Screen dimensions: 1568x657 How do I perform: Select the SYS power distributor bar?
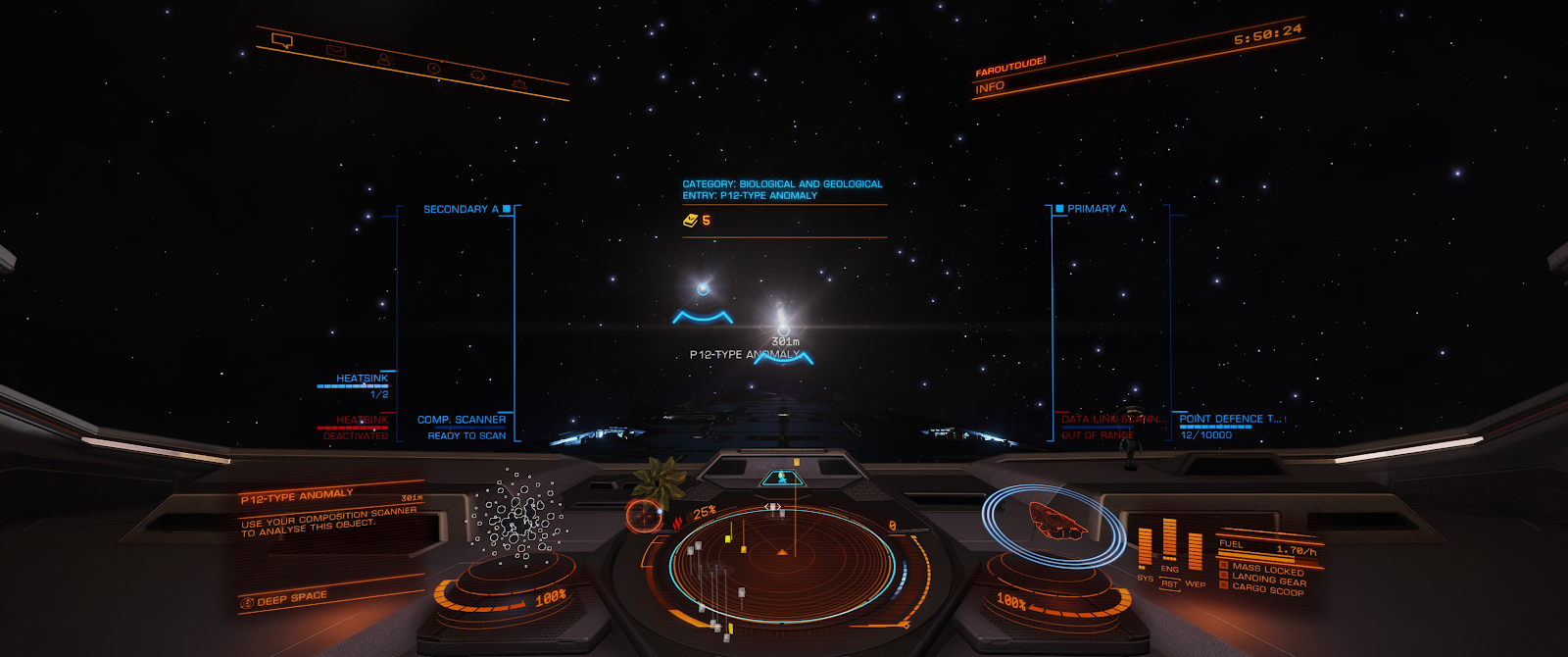click(1145, 548)
